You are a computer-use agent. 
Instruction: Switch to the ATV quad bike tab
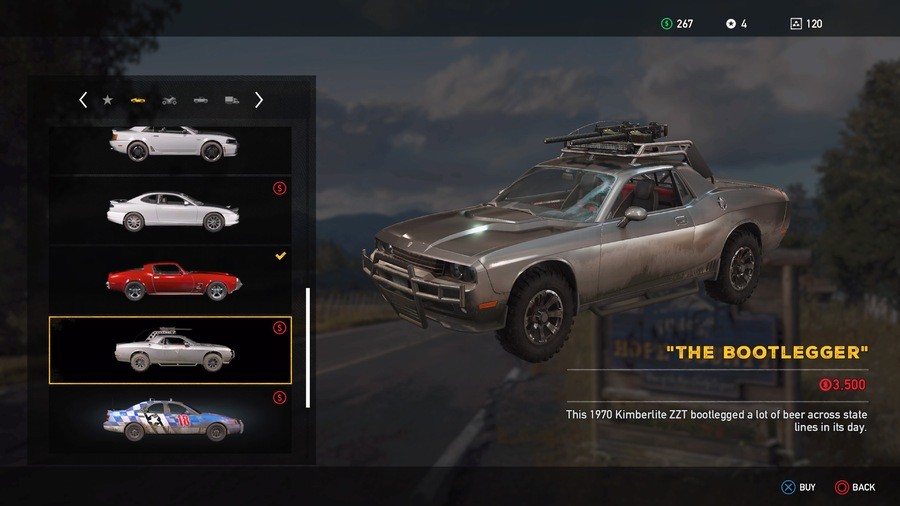[169, 100]
